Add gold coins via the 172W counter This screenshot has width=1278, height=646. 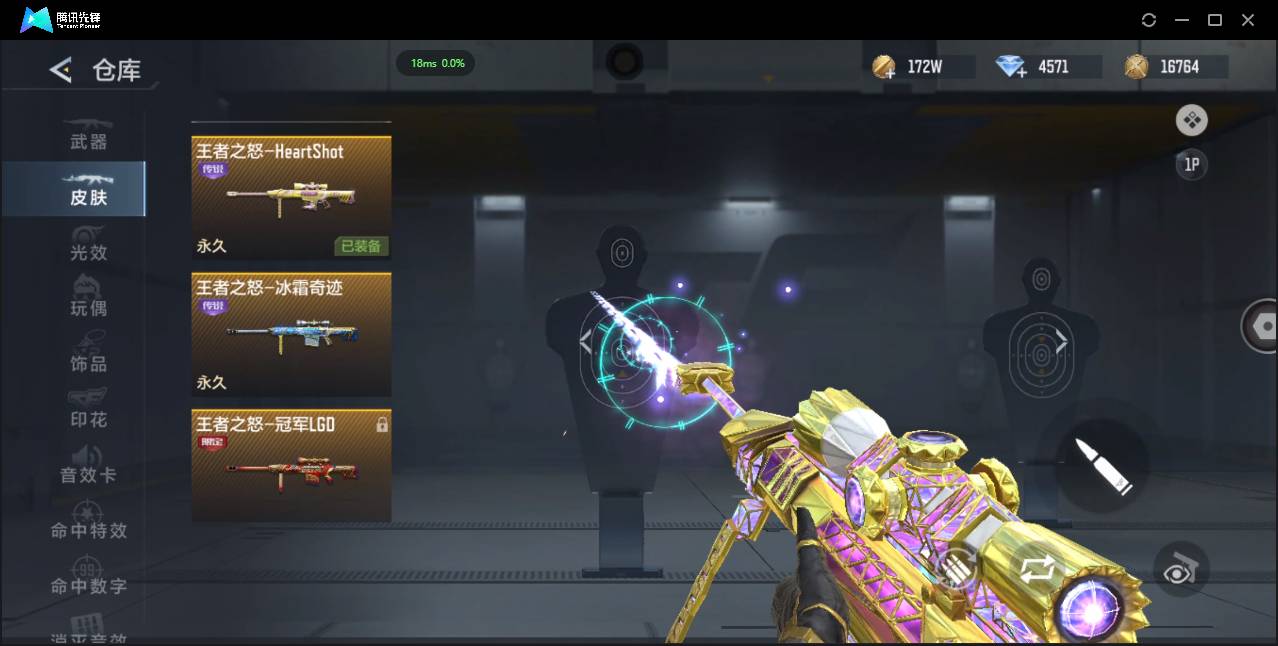pos(885,67)
